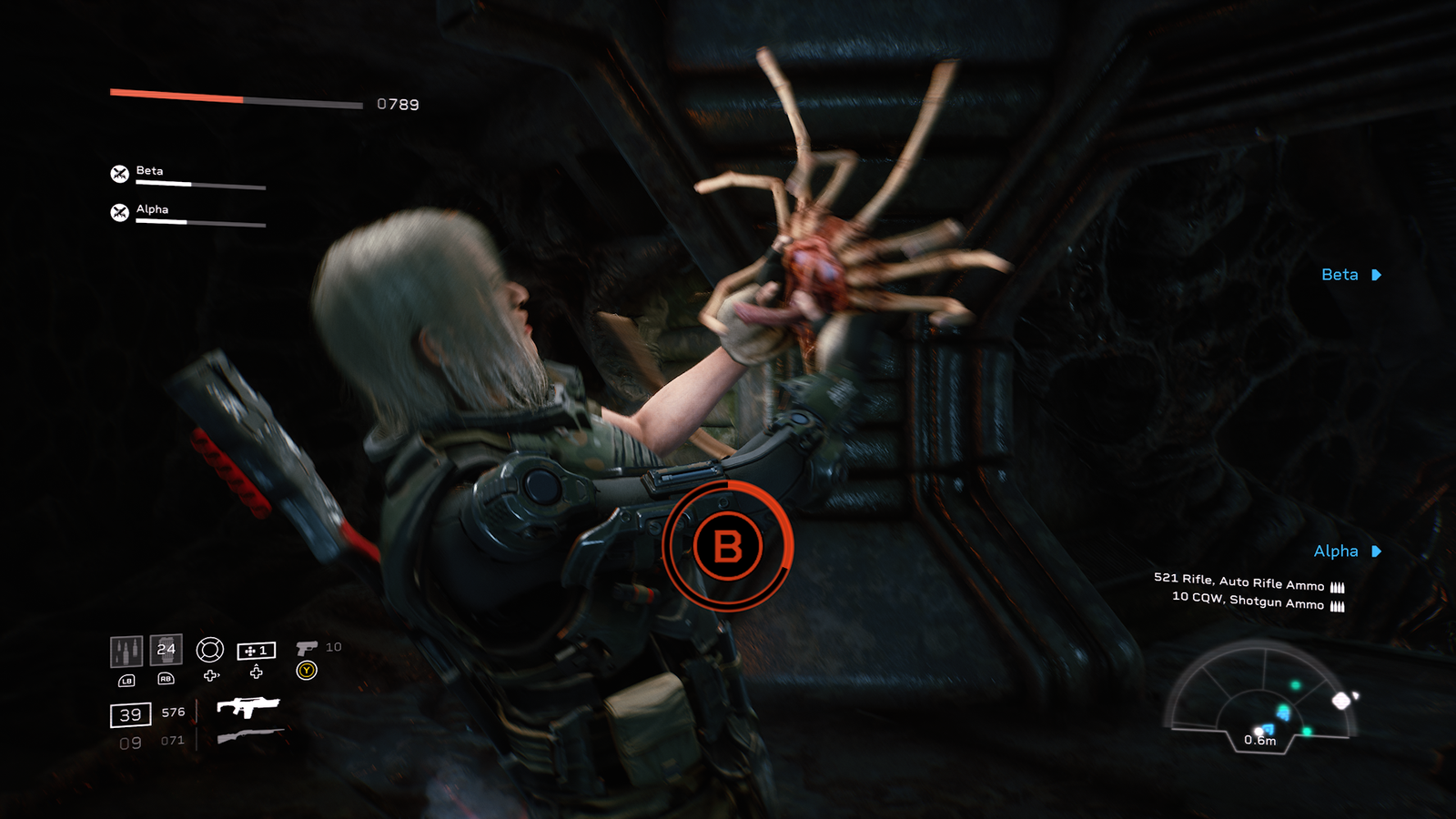Select the ammo rounds ability slot

(126, 651)
